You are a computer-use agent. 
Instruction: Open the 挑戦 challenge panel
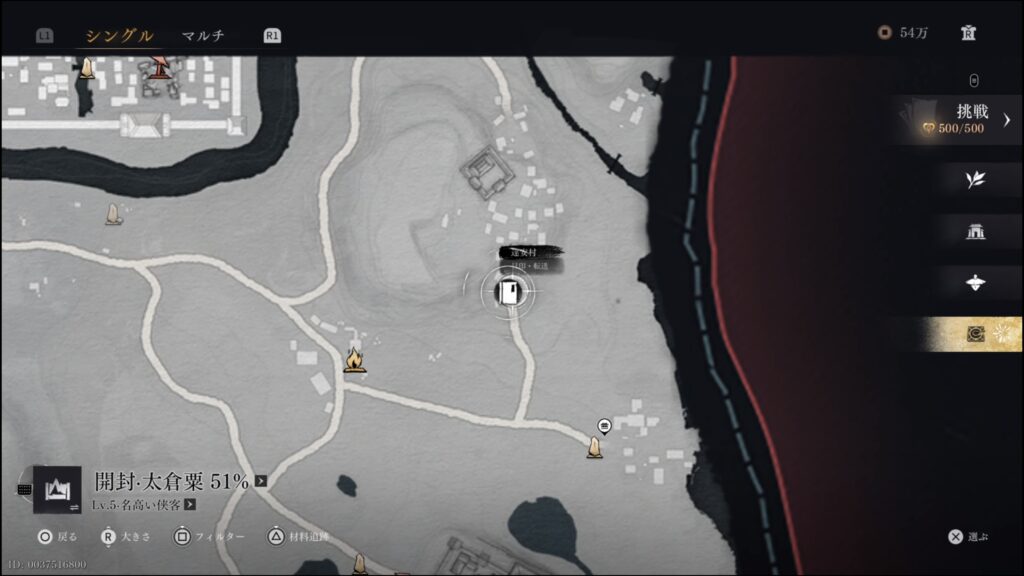pyautogui.click(x=959, y=120)
